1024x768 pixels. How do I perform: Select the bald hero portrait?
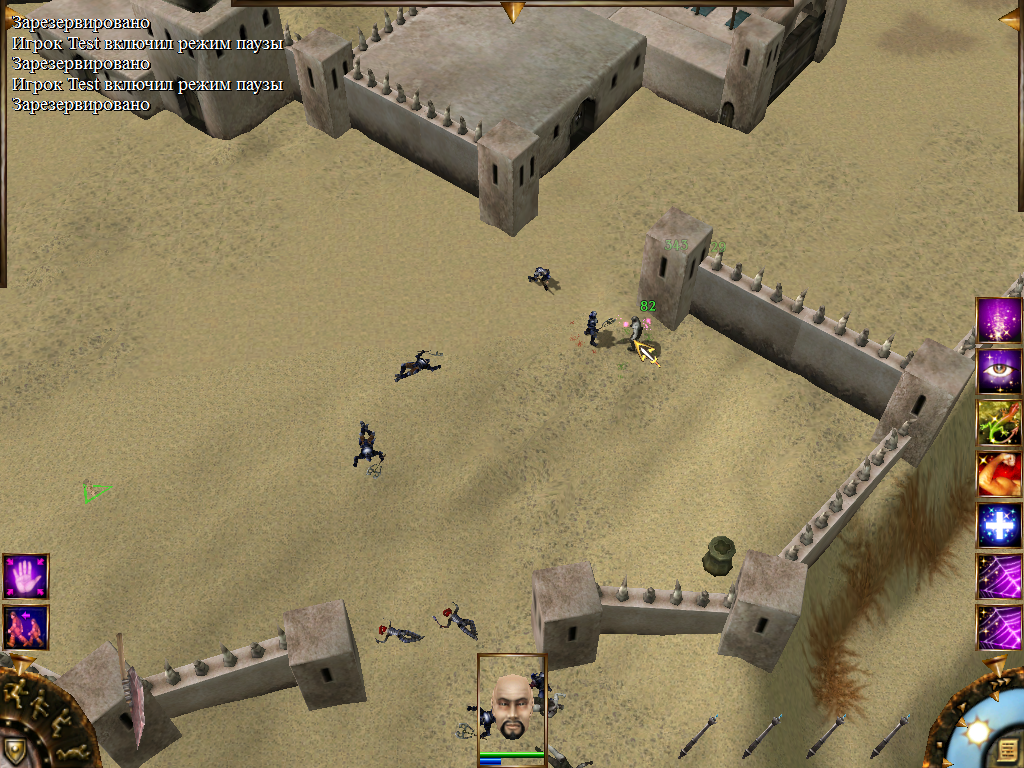click(511, 702)
